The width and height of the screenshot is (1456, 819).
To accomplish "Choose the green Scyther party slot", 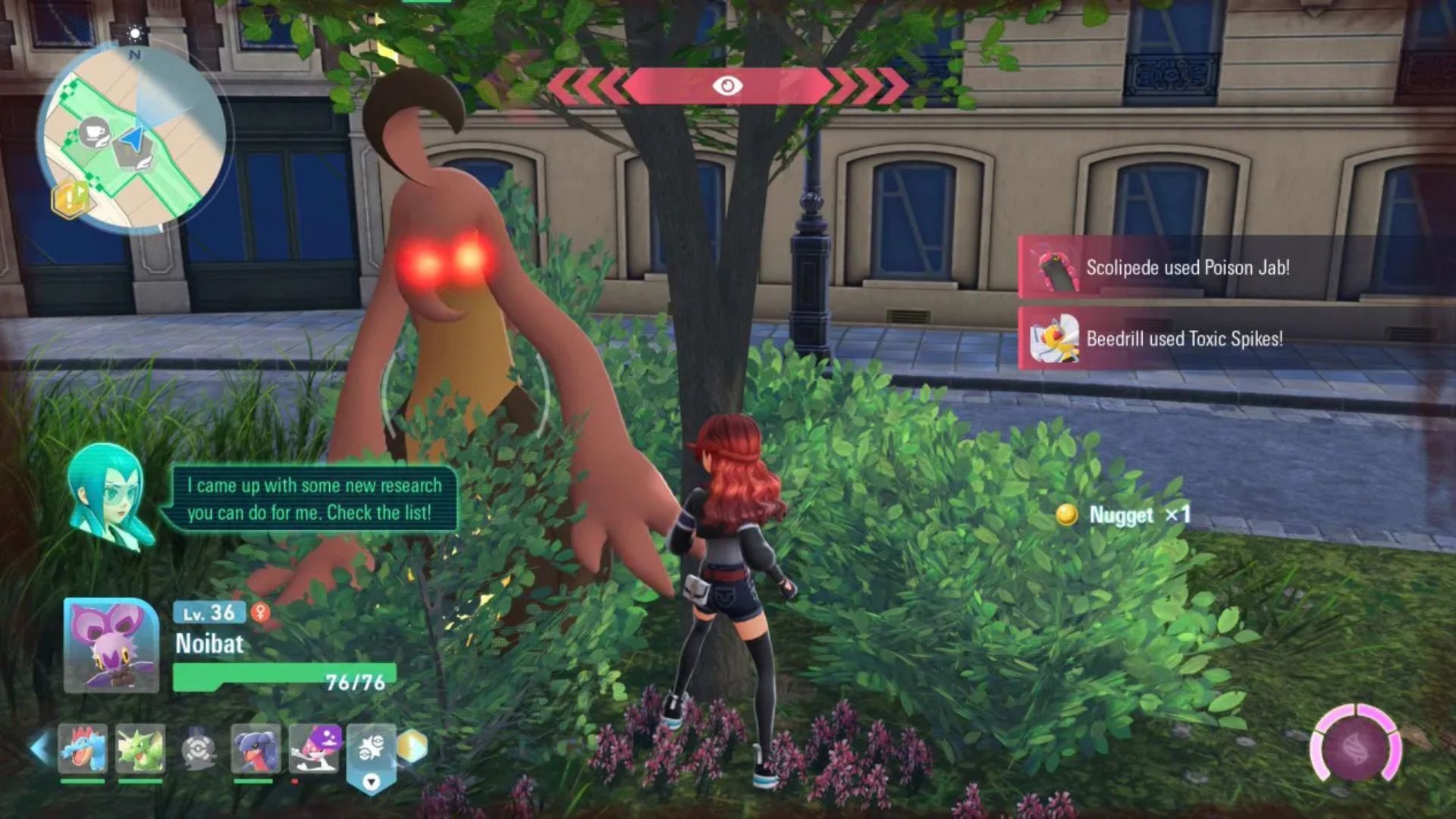I will (140, 749).
